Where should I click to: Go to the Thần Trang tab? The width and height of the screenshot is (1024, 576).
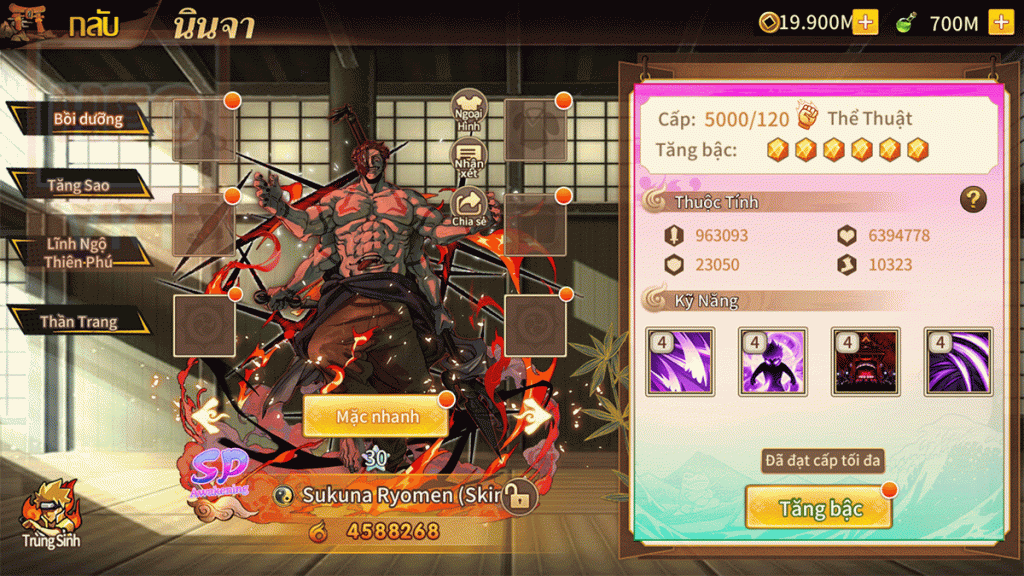pyautogui.click(x=80, y=321)
